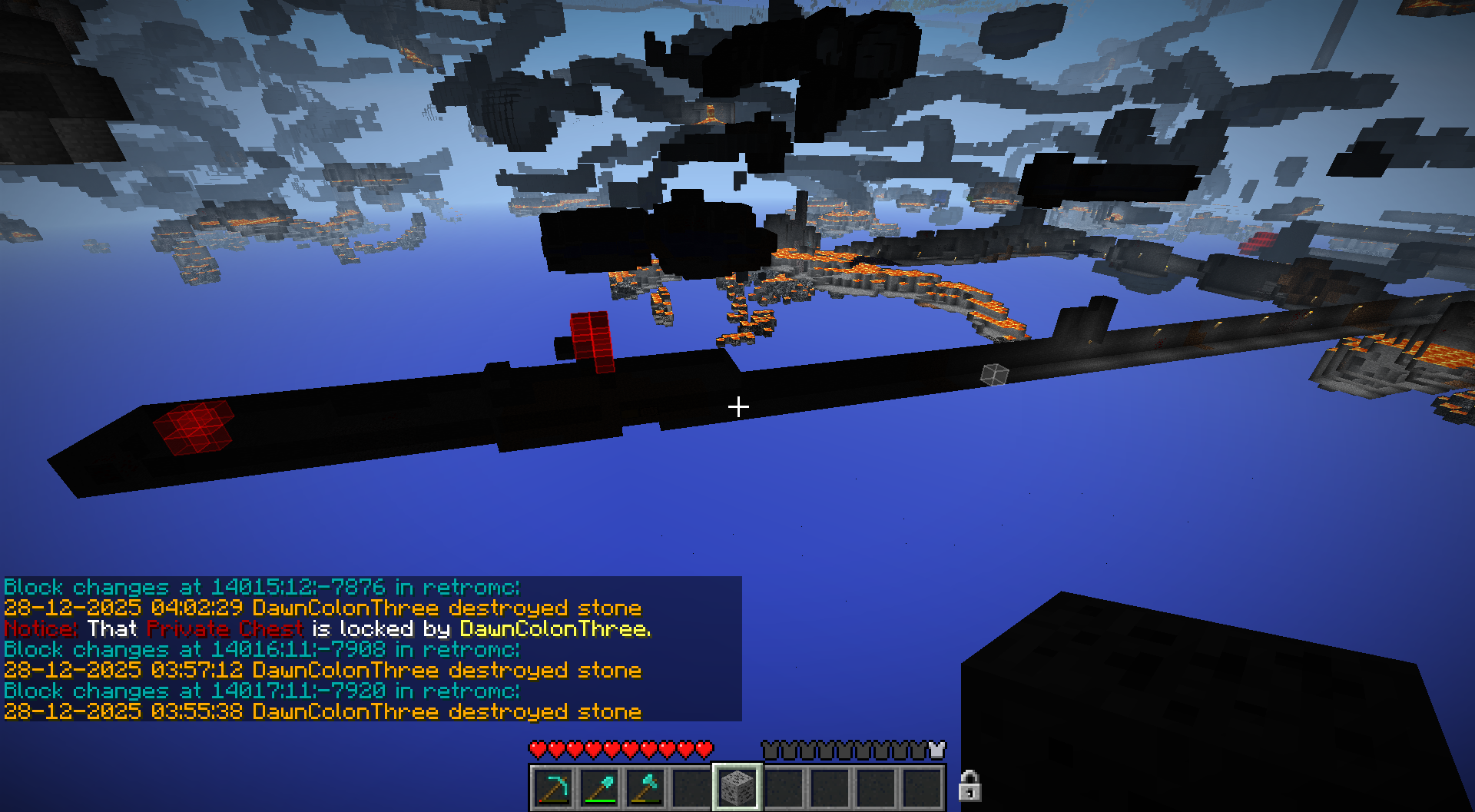Select the ore block hotbar slot
The image size is (1475, 812).
coord(737,787)
